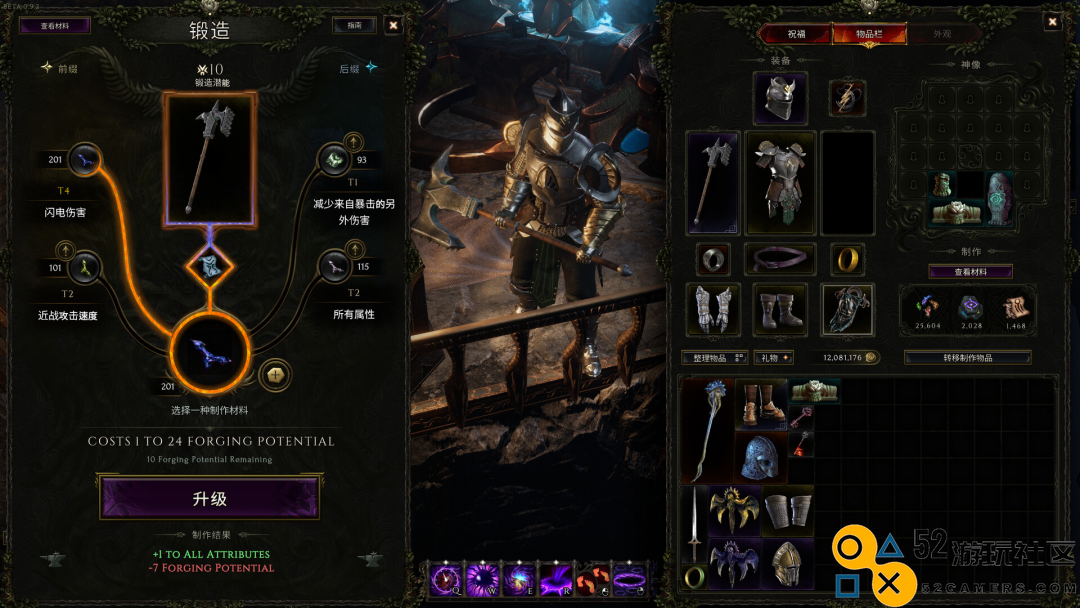Open the 指南 guide button
The width and height of the screenshot is (1080, 608).
tap(354, 25)
